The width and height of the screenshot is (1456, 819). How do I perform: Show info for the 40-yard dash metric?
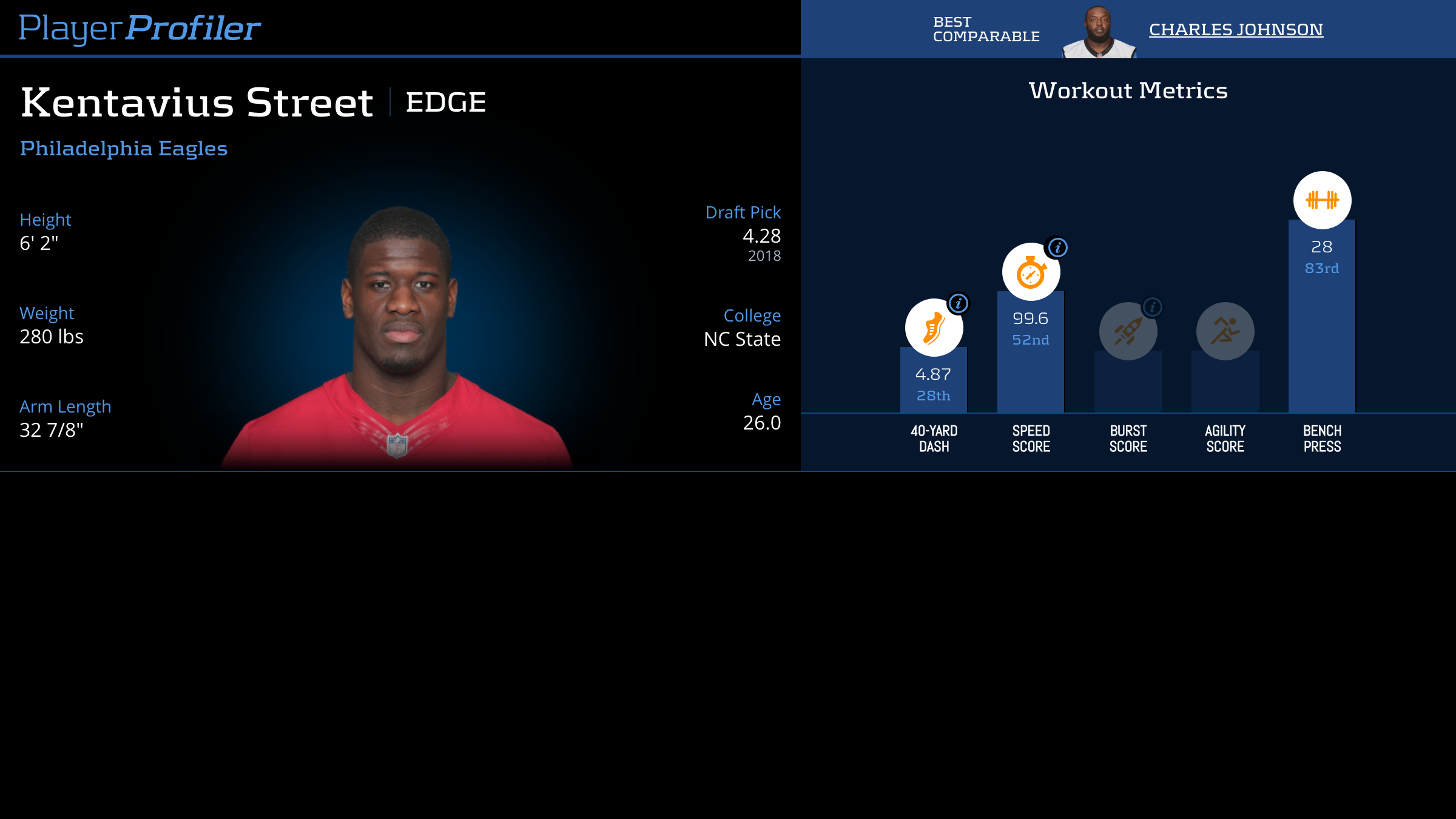[x=959, y=303]
